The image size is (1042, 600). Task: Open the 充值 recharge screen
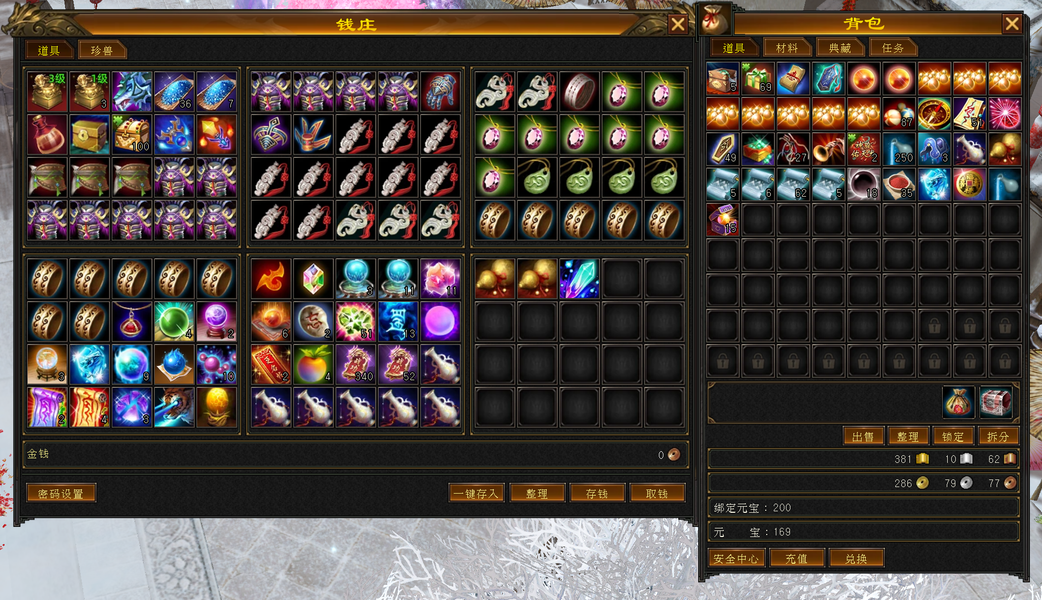[x=796, y=558]
